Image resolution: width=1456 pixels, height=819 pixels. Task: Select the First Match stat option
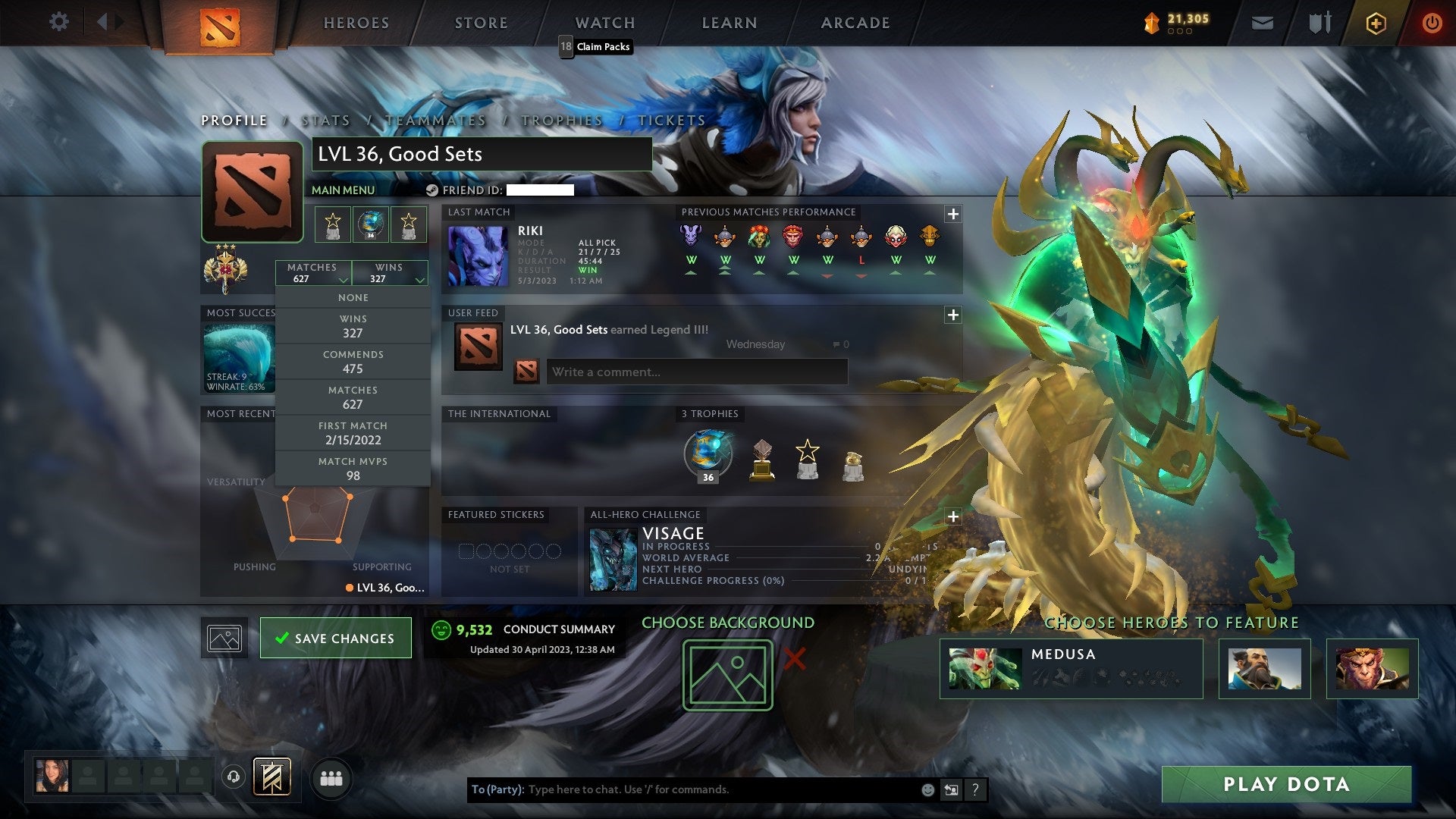tap(353, 433)
